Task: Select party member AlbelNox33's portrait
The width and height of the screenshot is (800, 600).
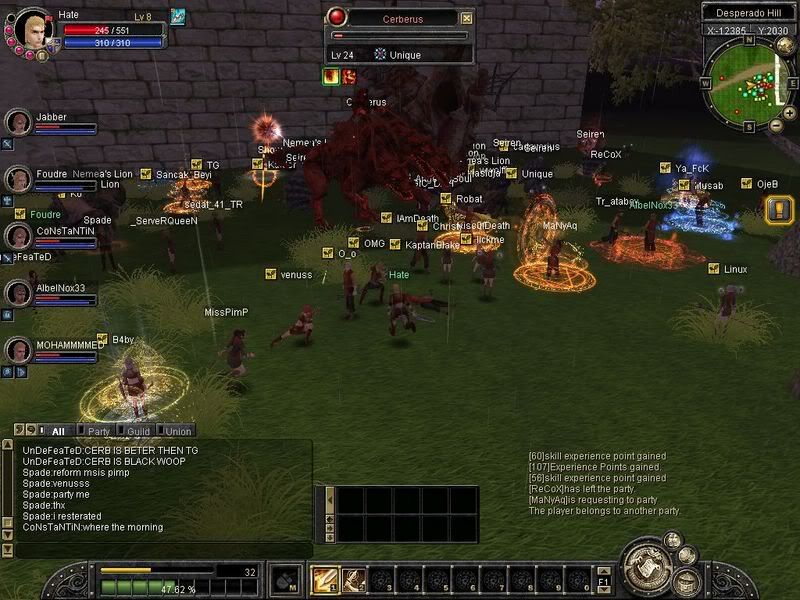Action: coord(18,294)
